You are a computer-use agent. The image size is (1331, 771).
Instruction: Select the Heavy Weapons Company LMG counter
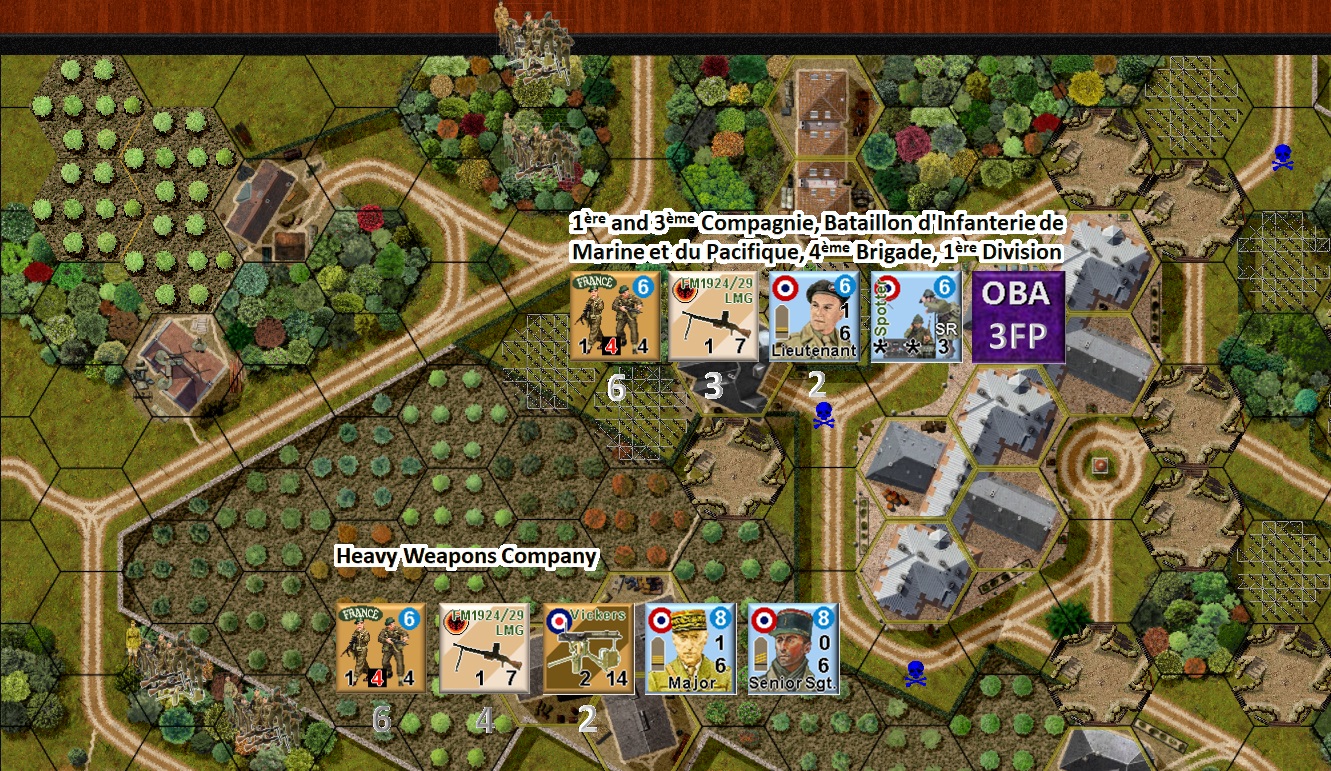click(483, 648)
